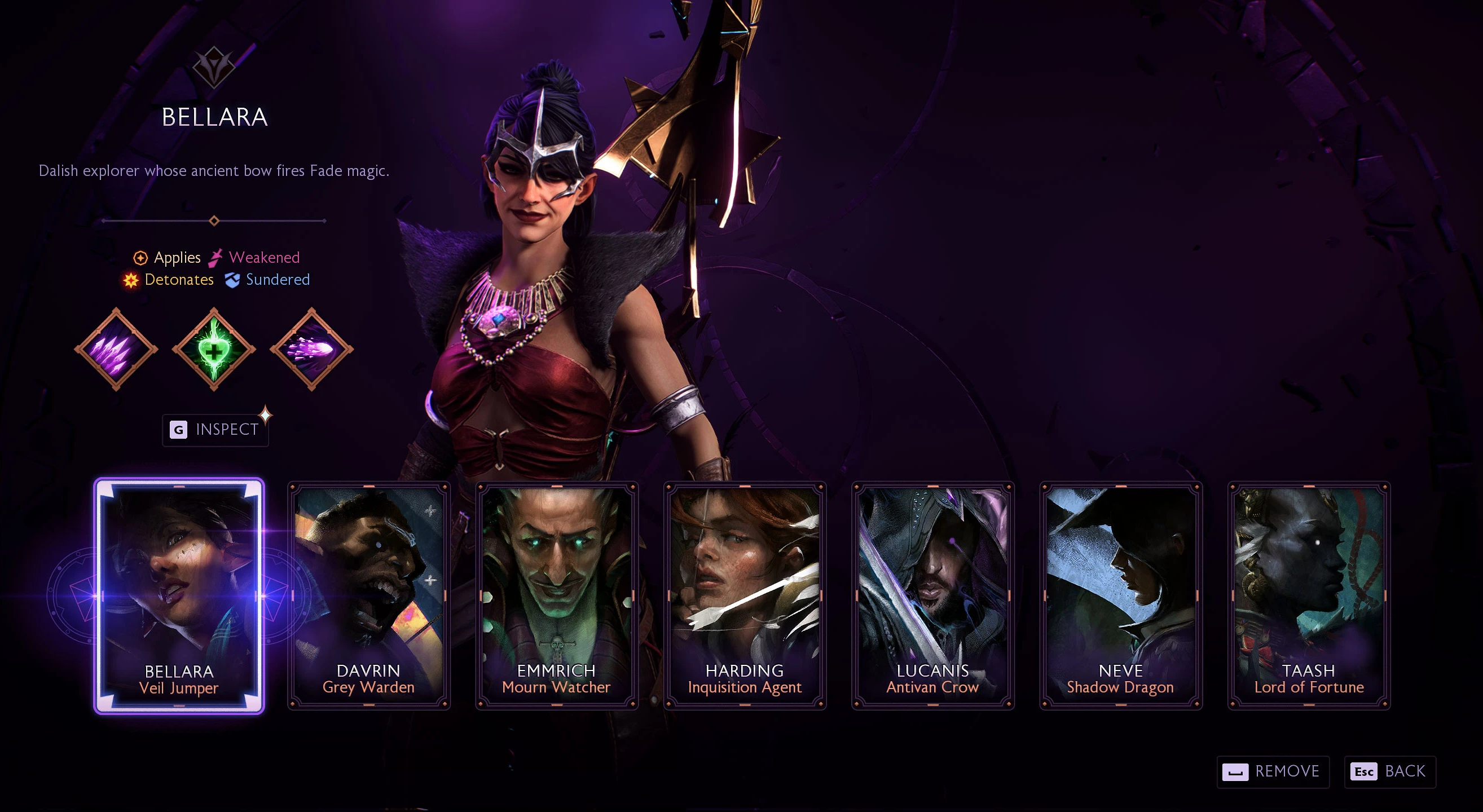
Task: Choose the Lucanis Antivan Crow card
Action: pos(932,595)
